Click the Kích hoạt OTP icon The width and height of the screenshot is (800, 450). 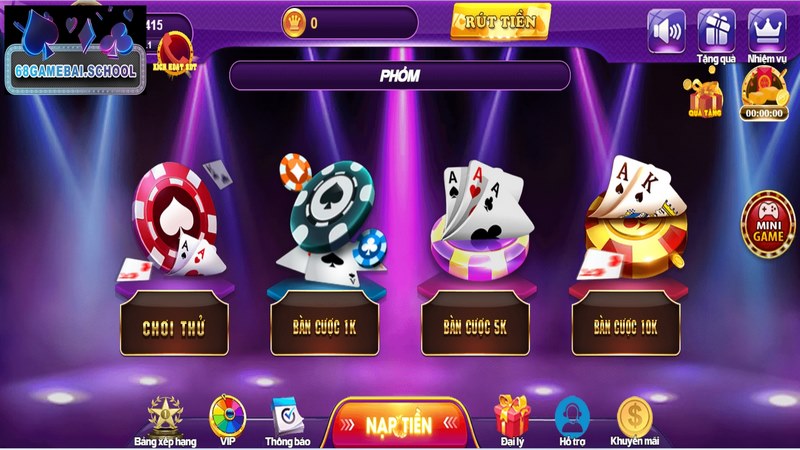click(173, 47)
